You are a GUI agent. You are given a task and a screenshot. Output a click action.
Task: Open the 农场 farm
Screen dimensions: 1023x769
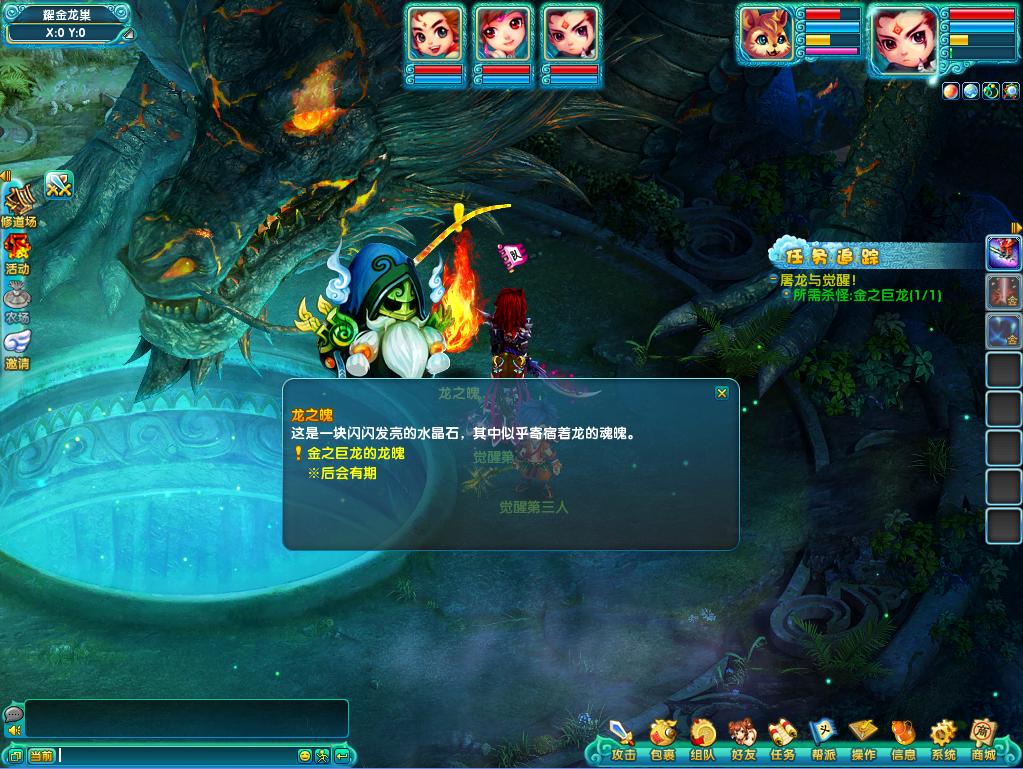click(17, 302)
